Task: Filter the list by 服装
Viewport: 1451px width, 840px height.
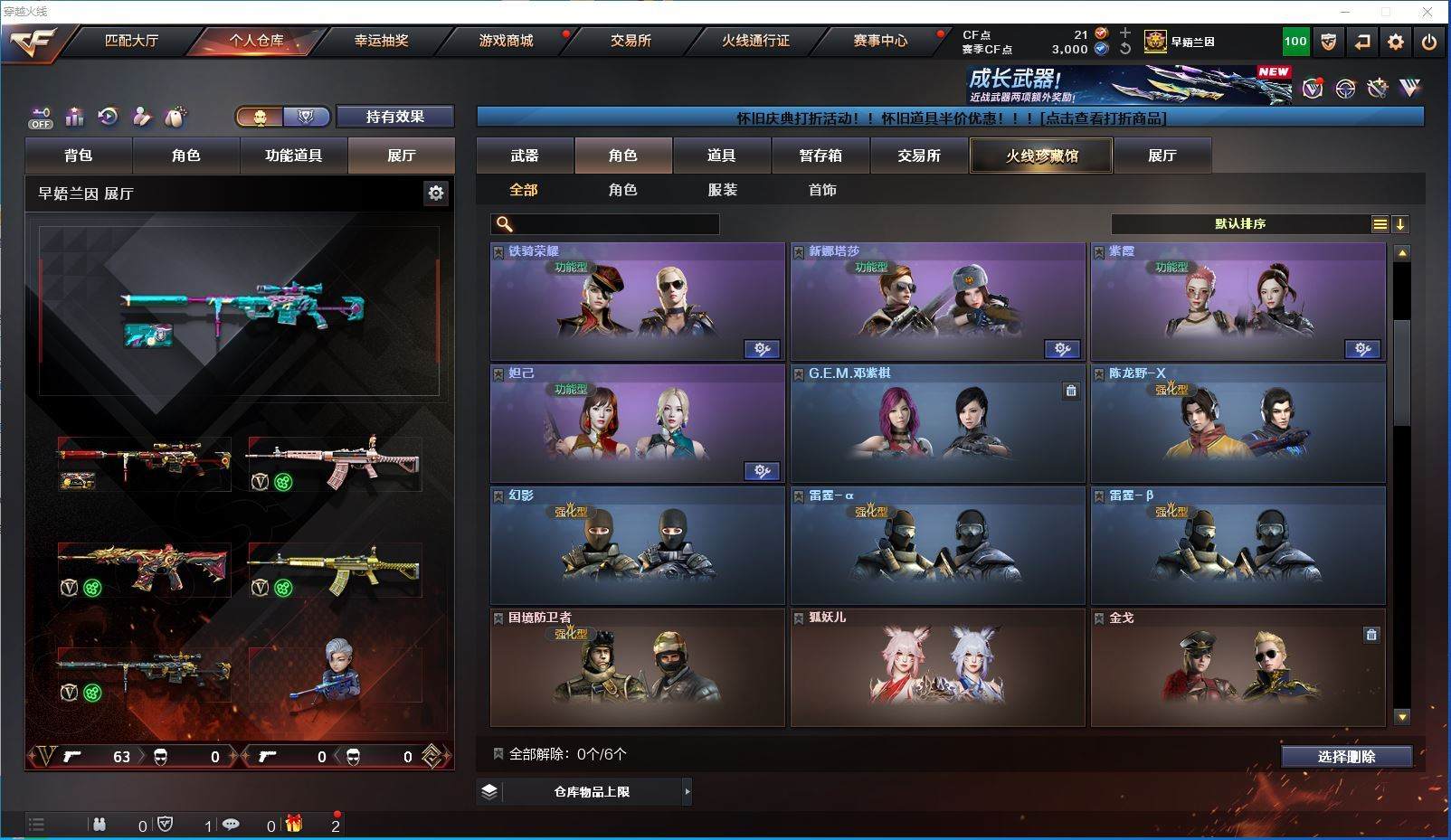Action: point(722,190)
